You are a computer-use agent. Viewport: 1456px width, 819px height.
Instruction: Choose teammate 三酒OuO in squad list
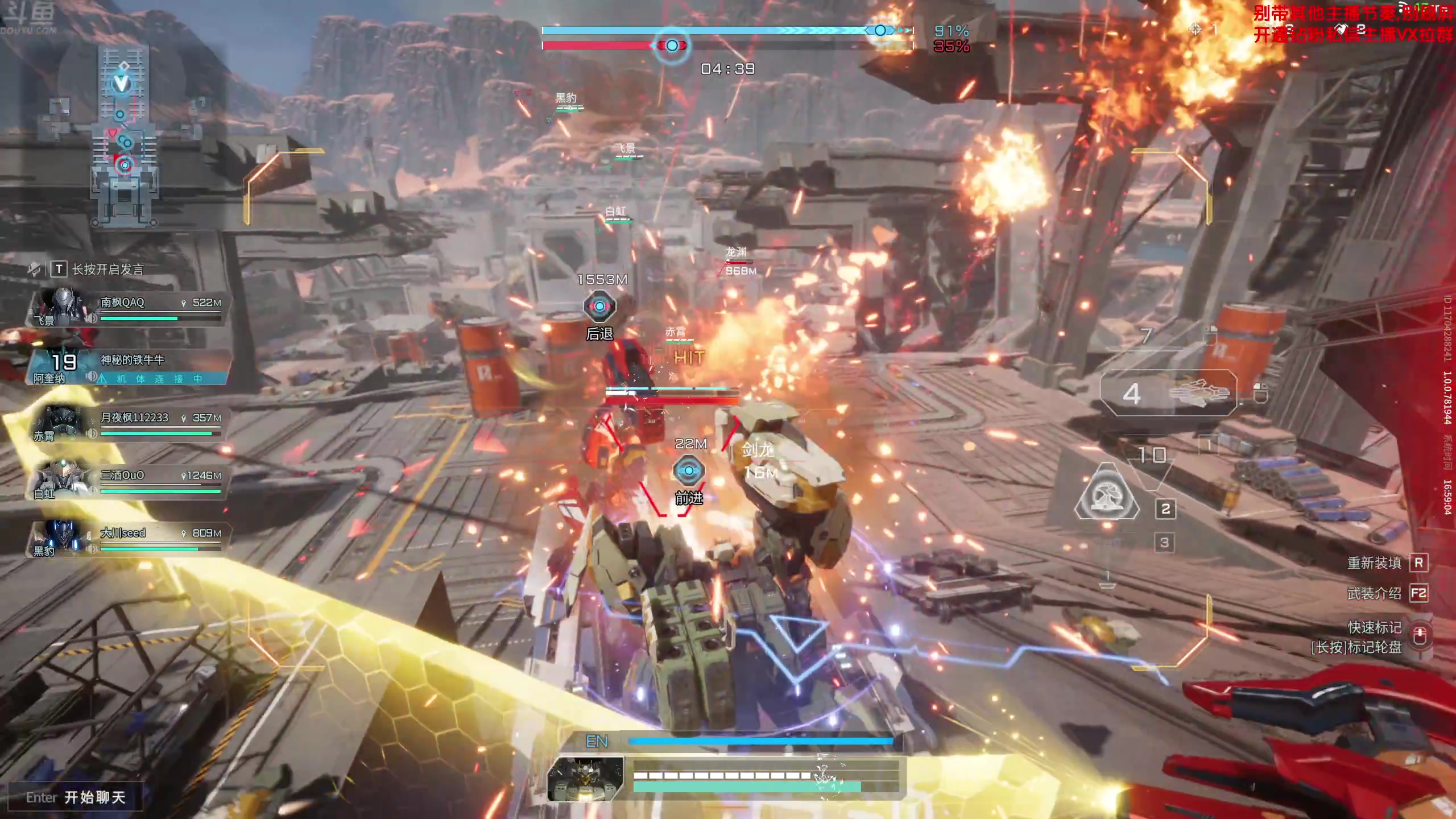(x=127, y=481)
